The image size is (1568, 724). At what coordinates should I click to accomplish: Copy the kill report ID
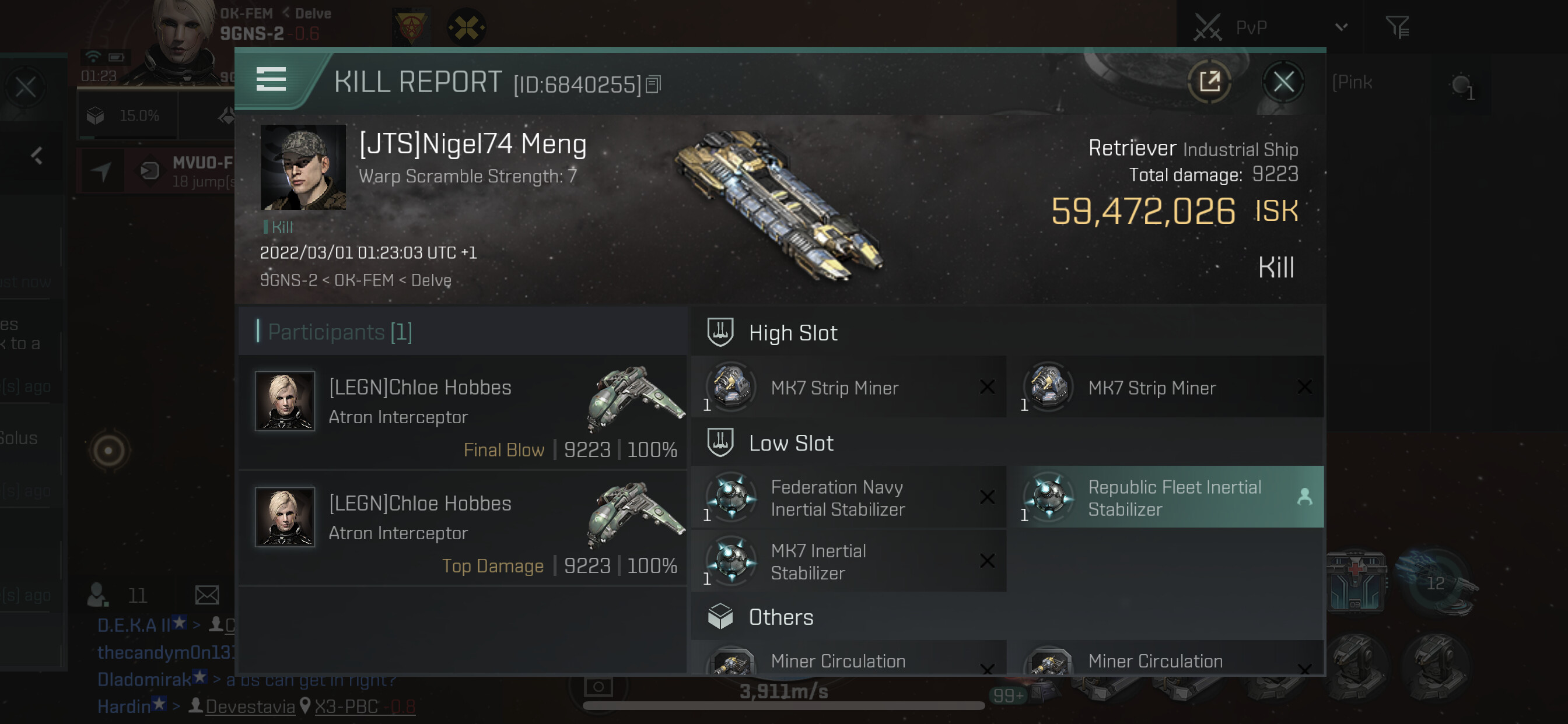653,85
